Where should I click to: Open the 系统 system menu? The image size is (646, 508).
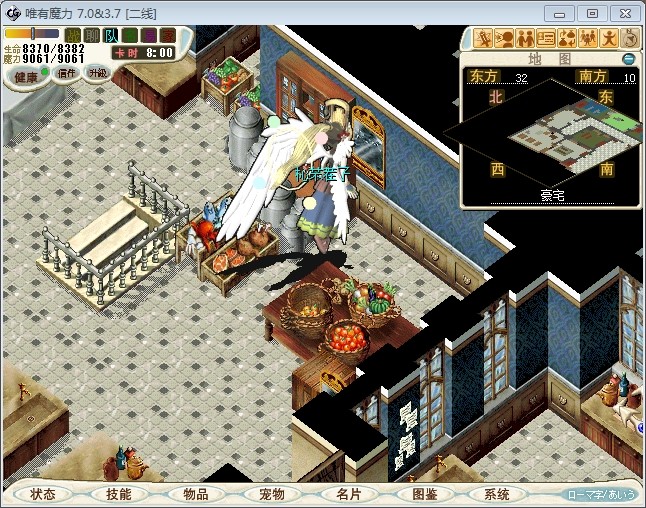(x=497, y=494)
